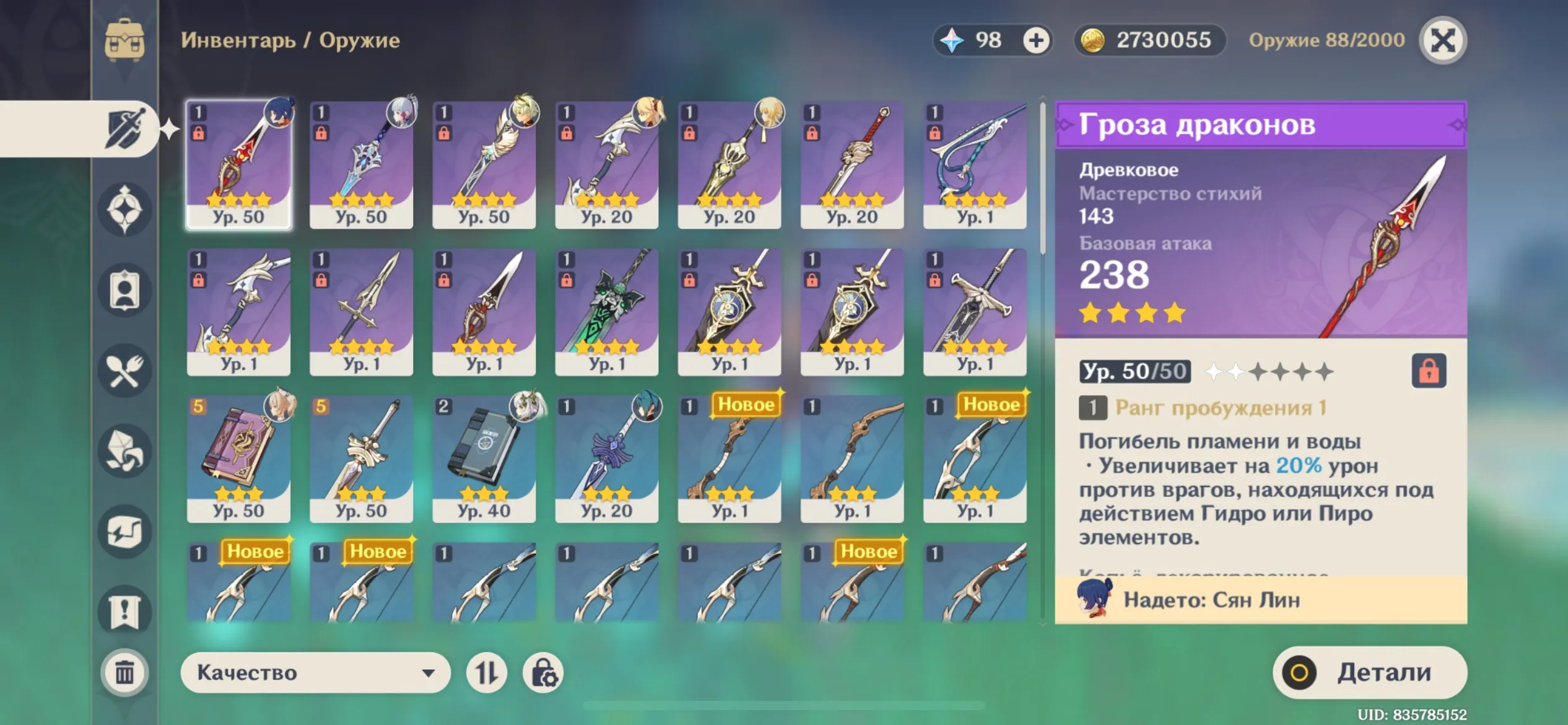Open the character cards inventory category

click(x=124, y=288)
